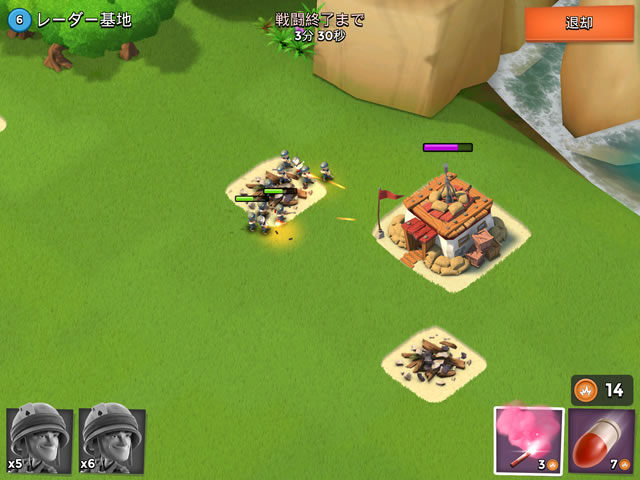Choose the red medkit capsule ability

coord(601,440)
